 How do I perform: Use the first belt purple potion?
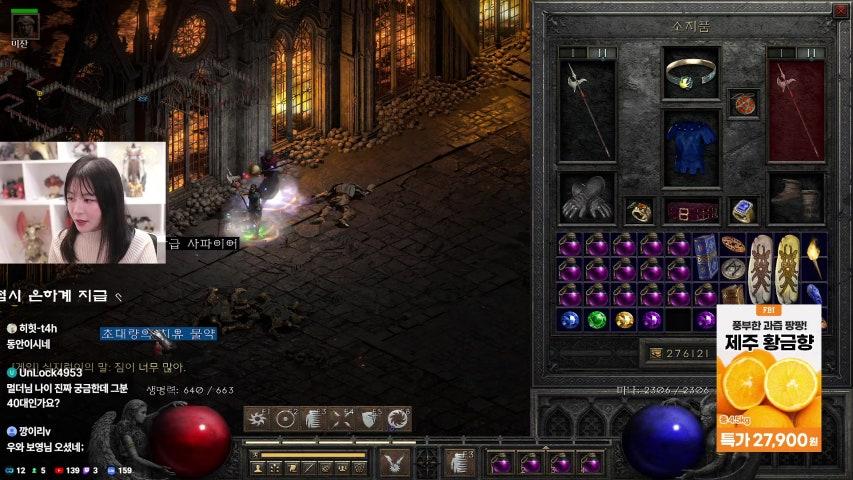click(x=502, y=462)
